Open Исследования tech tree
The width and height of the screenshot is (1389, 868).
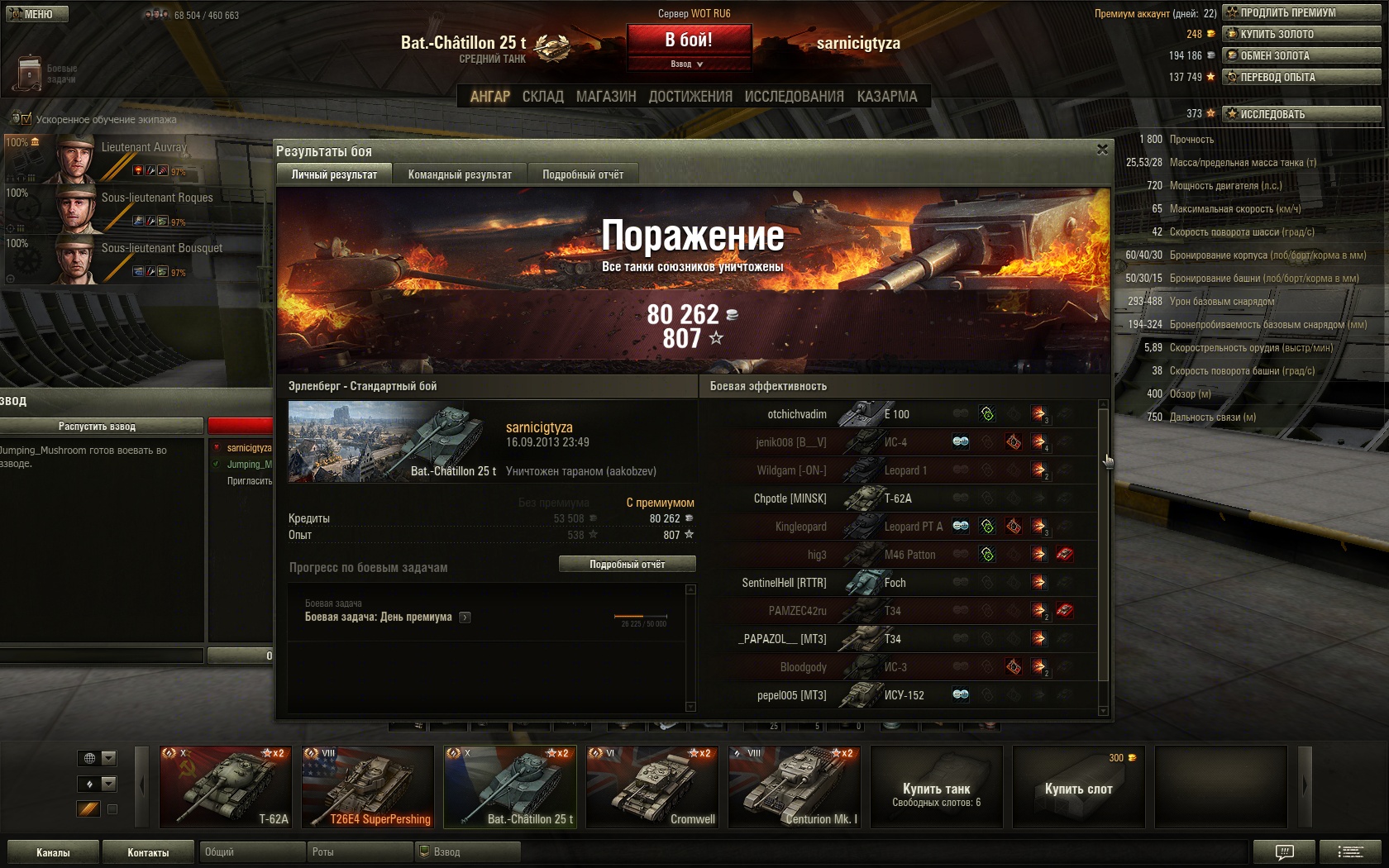point(794,97)
